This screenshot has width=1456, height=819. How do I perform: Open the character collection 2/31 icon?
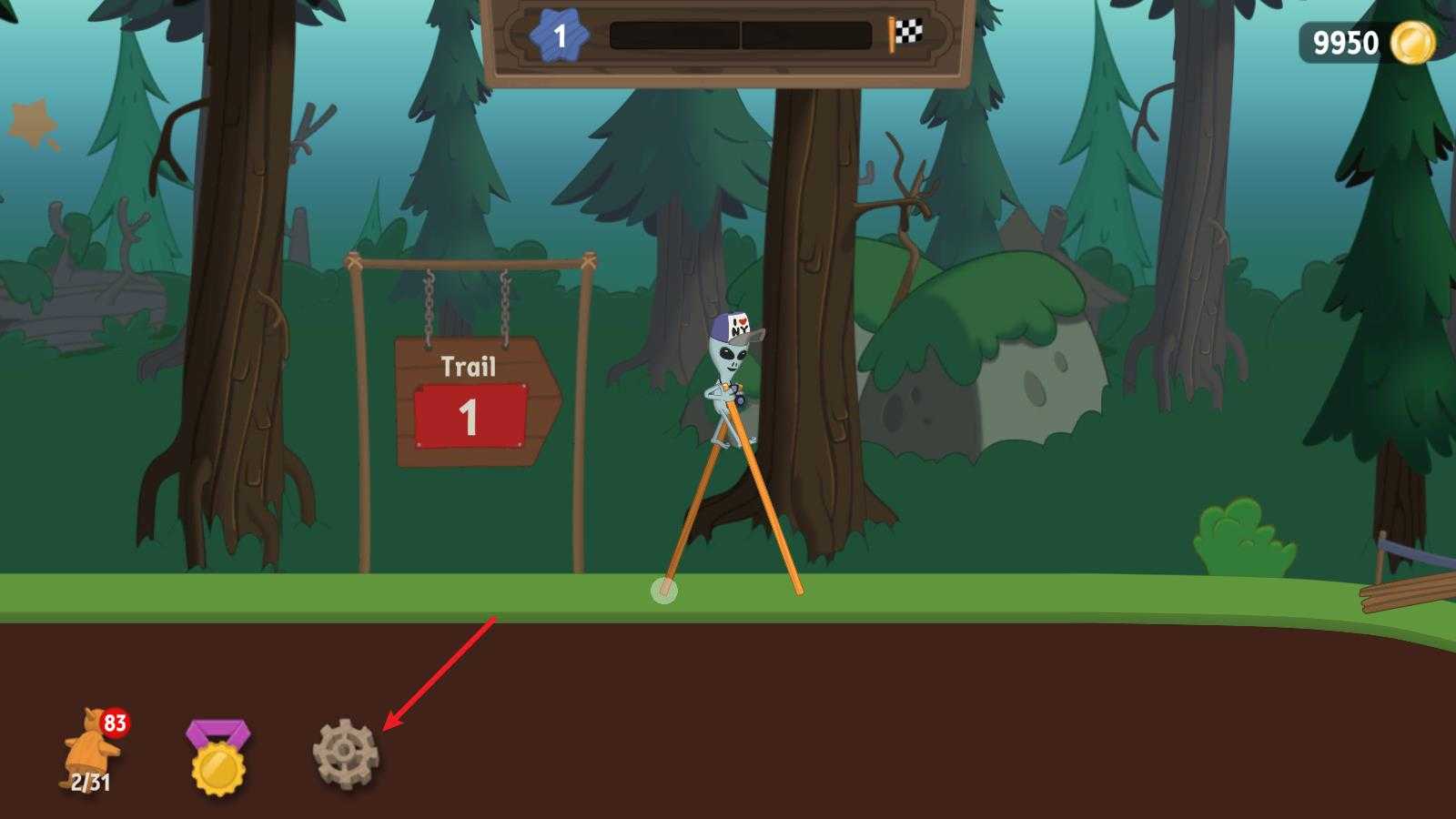pos(91,753)
